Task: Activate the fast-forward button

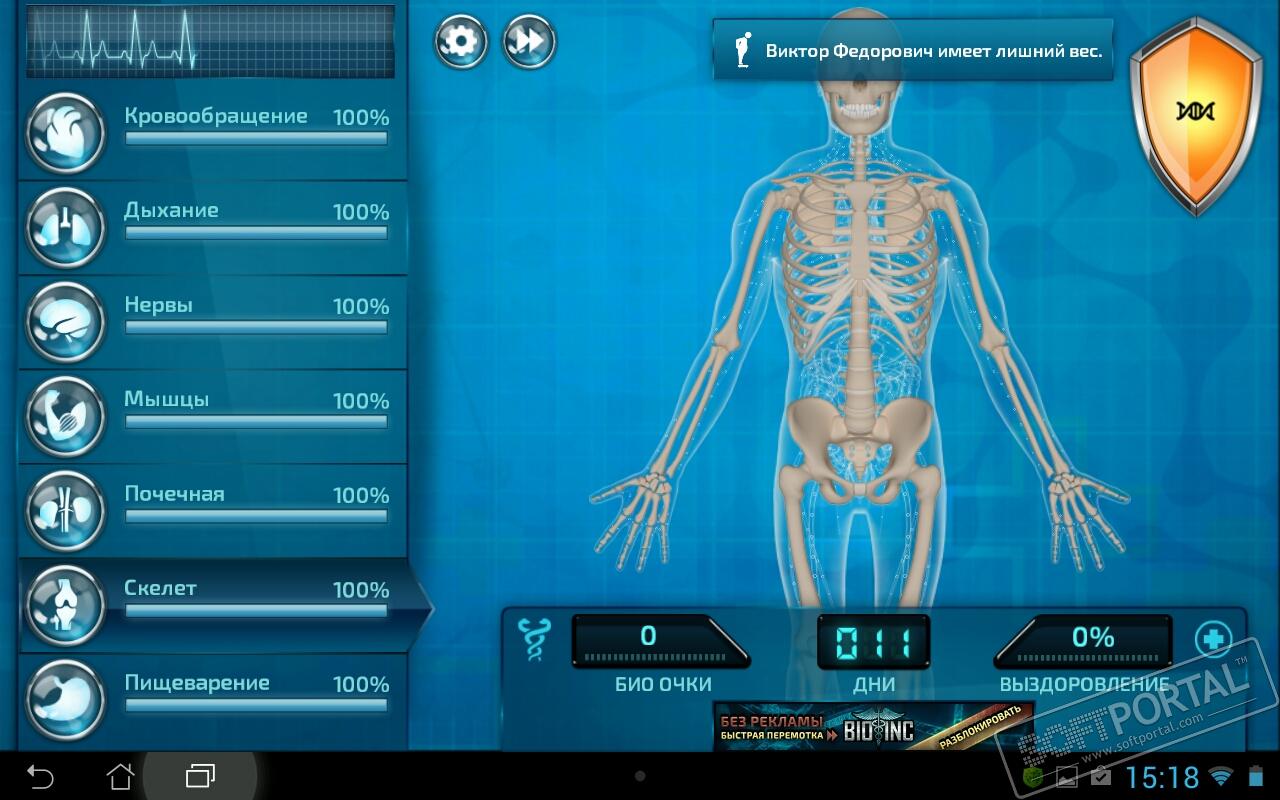Action: click(528, 42)
